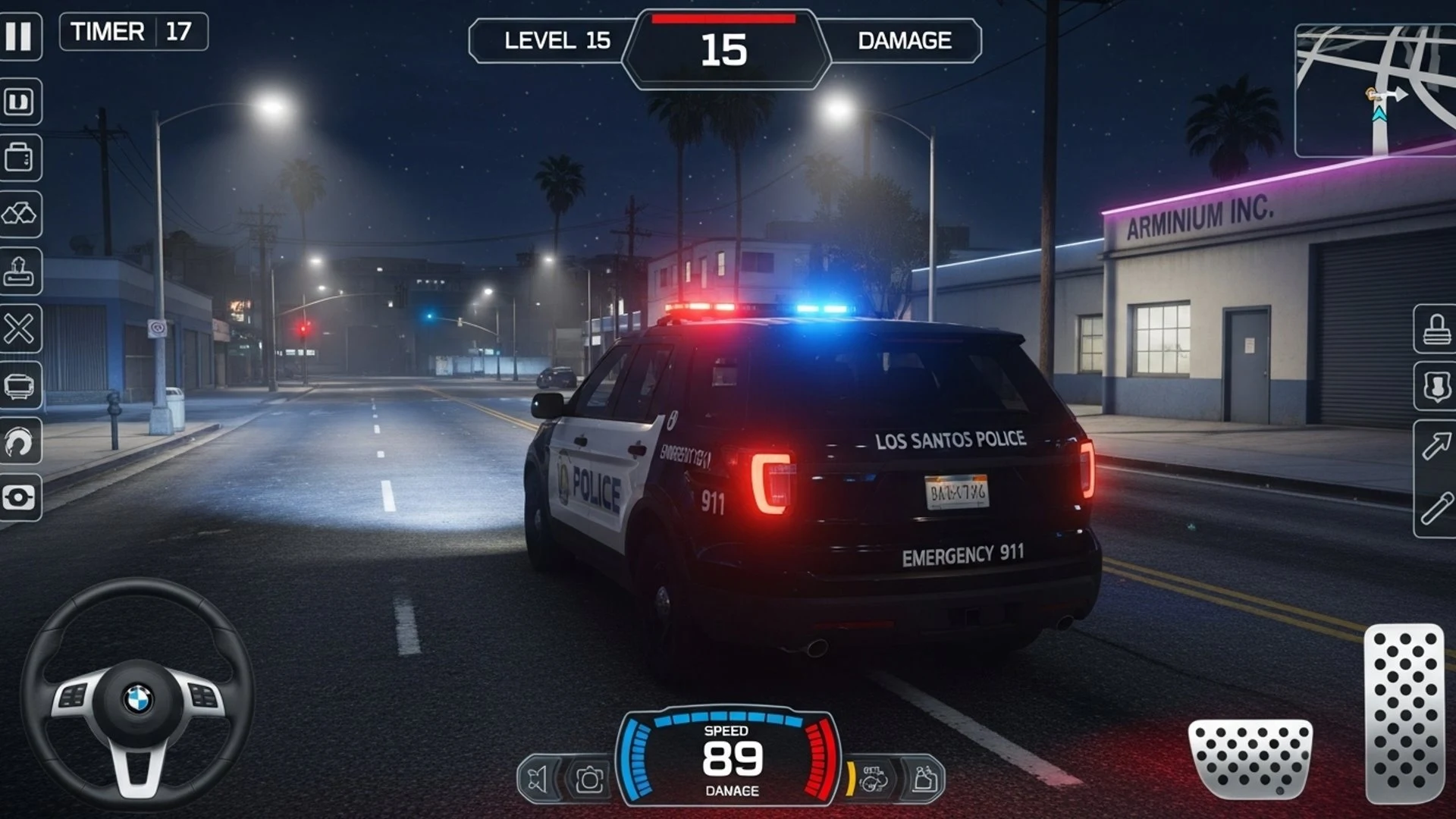Image resolution: width=1456 pixels, height=819 pixels.
Task: Pause the game with the pause button
Action: tap(19, 36)
